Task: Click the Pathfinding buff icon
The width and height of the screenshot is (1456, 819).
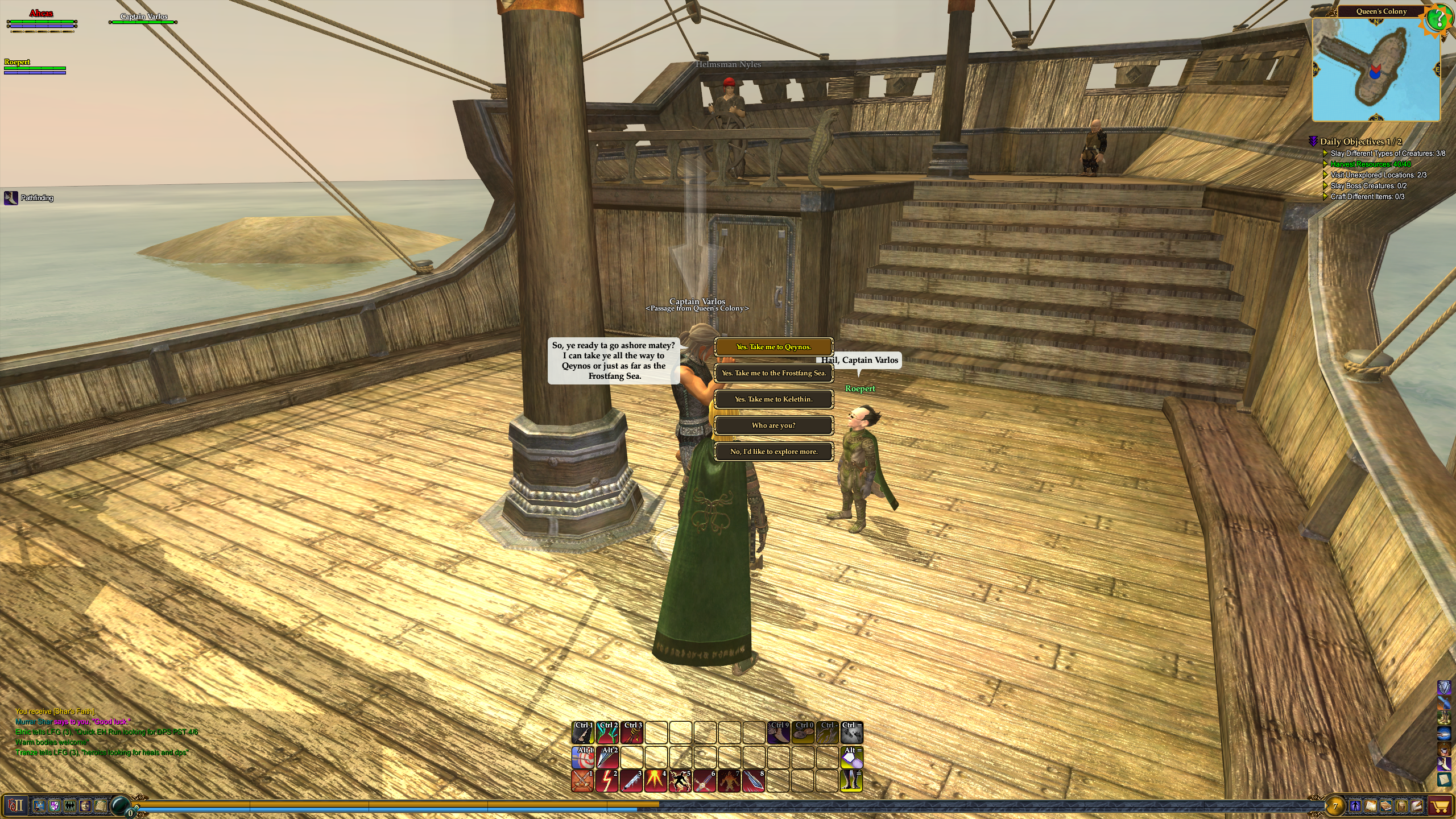Action: pyautogui.click(x=11, y=198)
